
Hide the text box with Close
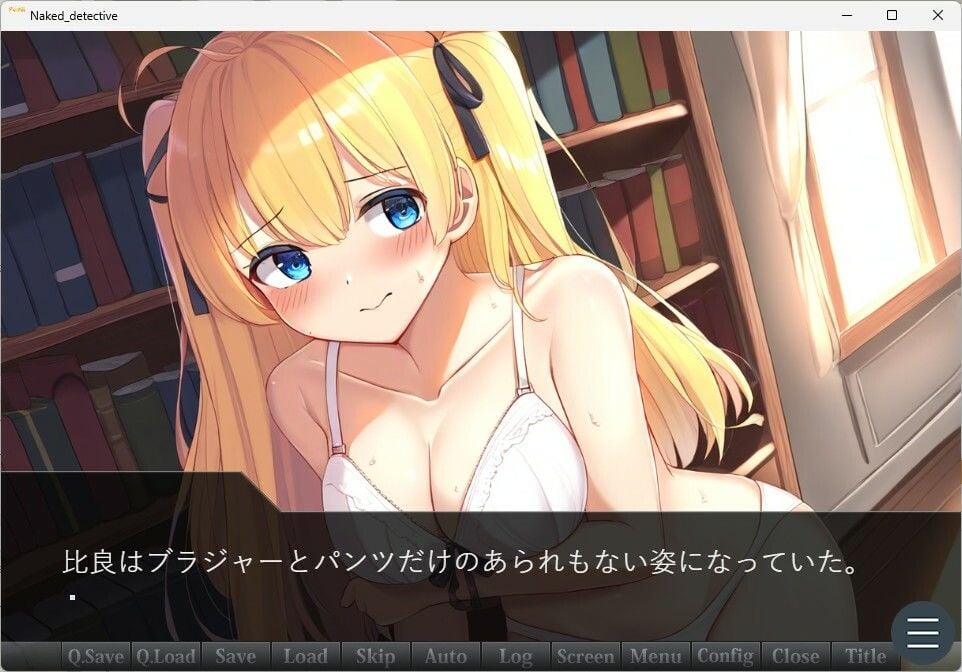pos(795,656)
